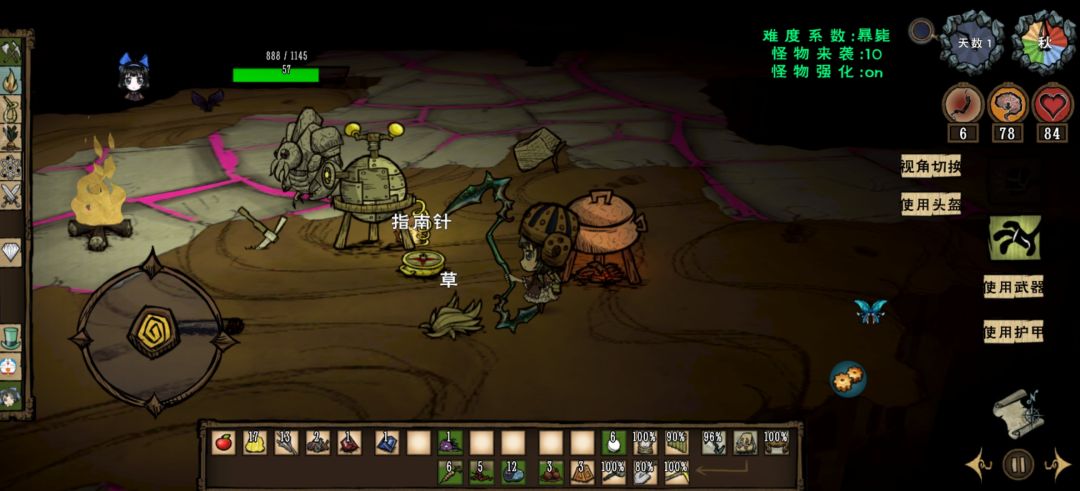
Task: Rotate camera with the right arrow
Action: 1057,465
